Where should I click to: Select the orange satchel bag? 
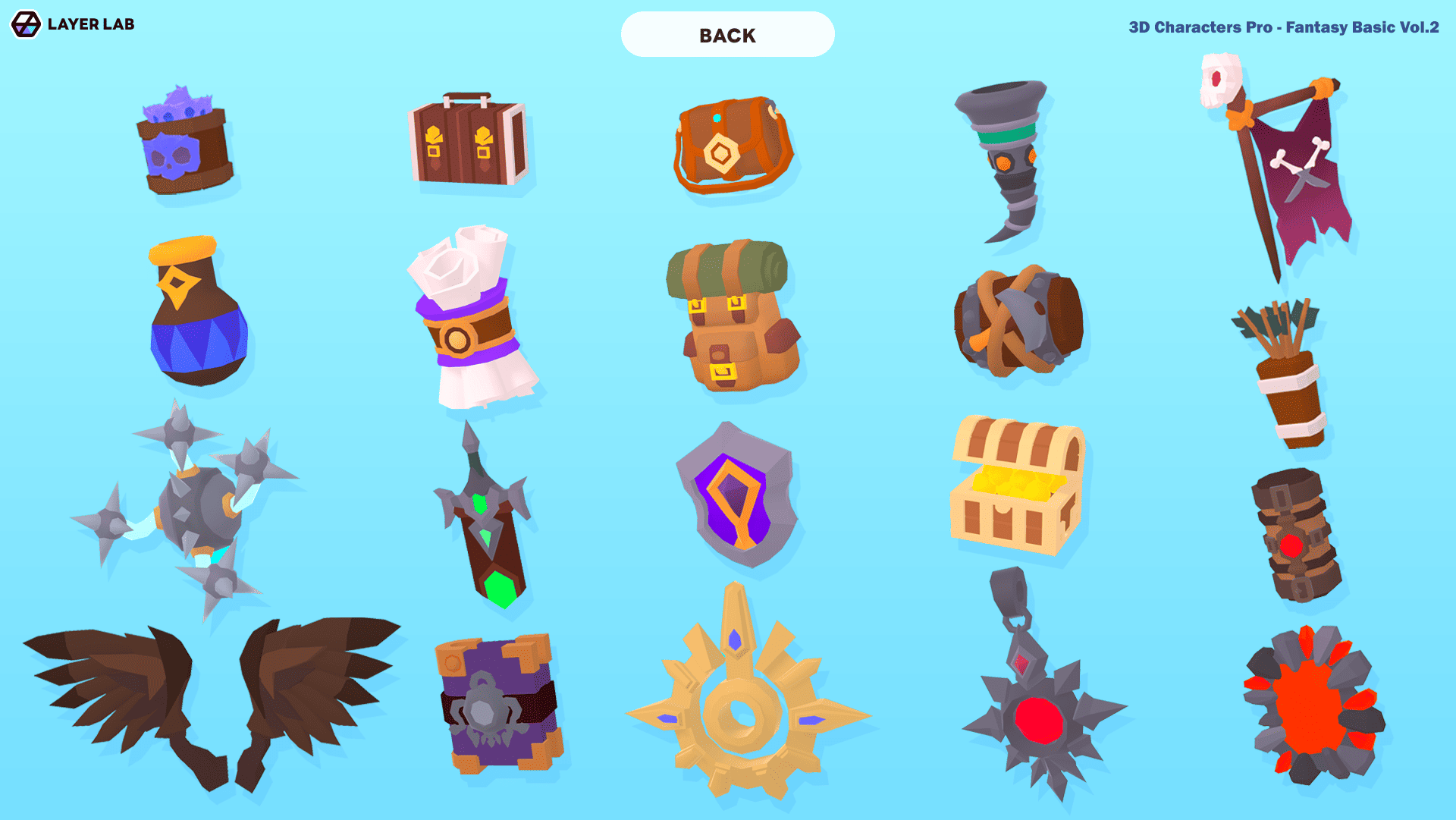(732, 144)
